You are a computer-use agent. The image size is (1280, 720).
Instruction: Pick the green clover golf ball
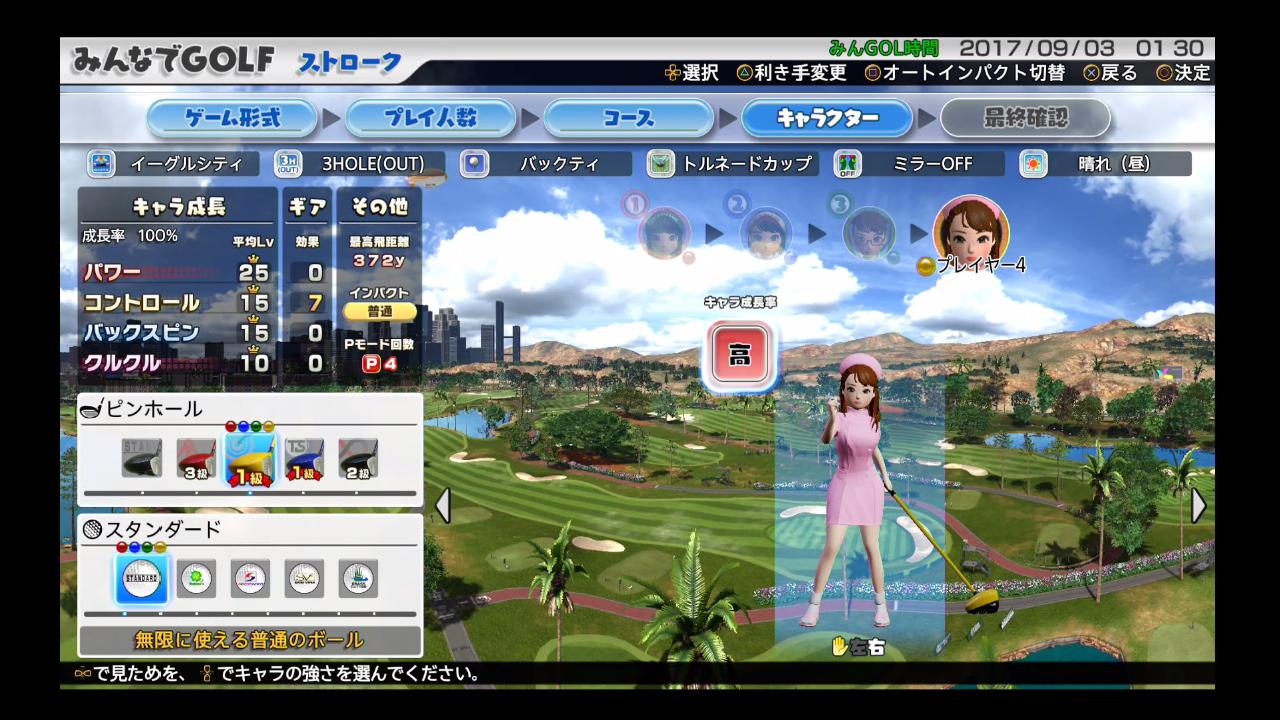[x=197, y=579]
